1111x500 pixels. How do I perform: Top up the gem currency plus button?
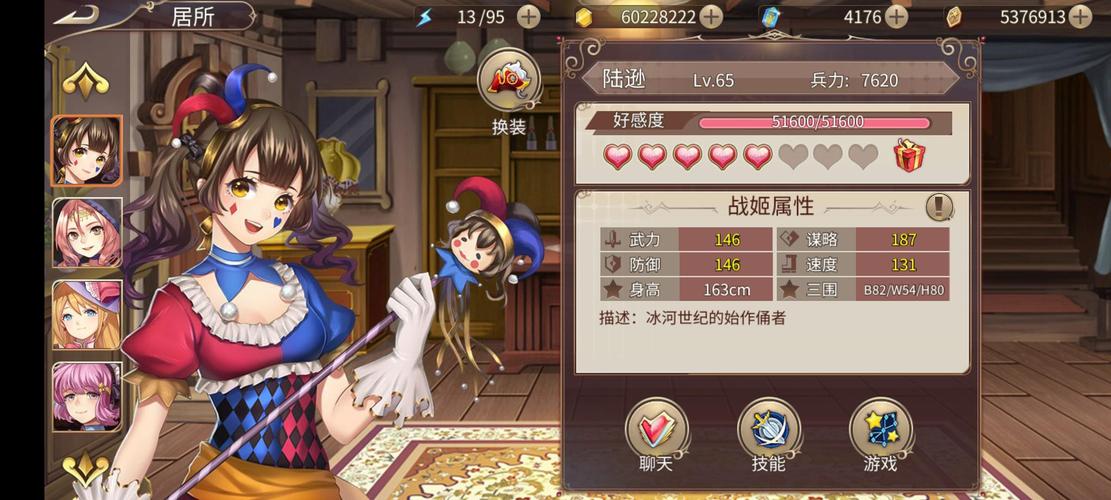(1080, 16)
